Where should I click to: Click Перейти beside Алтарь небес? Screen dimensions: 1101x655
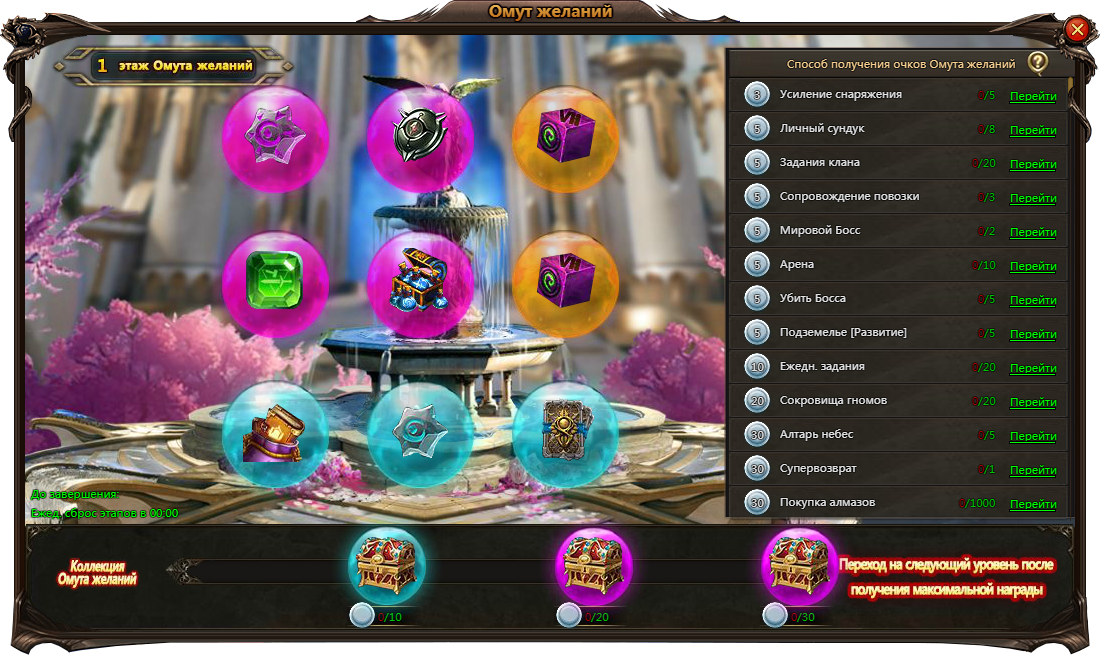click(1033, 437)
